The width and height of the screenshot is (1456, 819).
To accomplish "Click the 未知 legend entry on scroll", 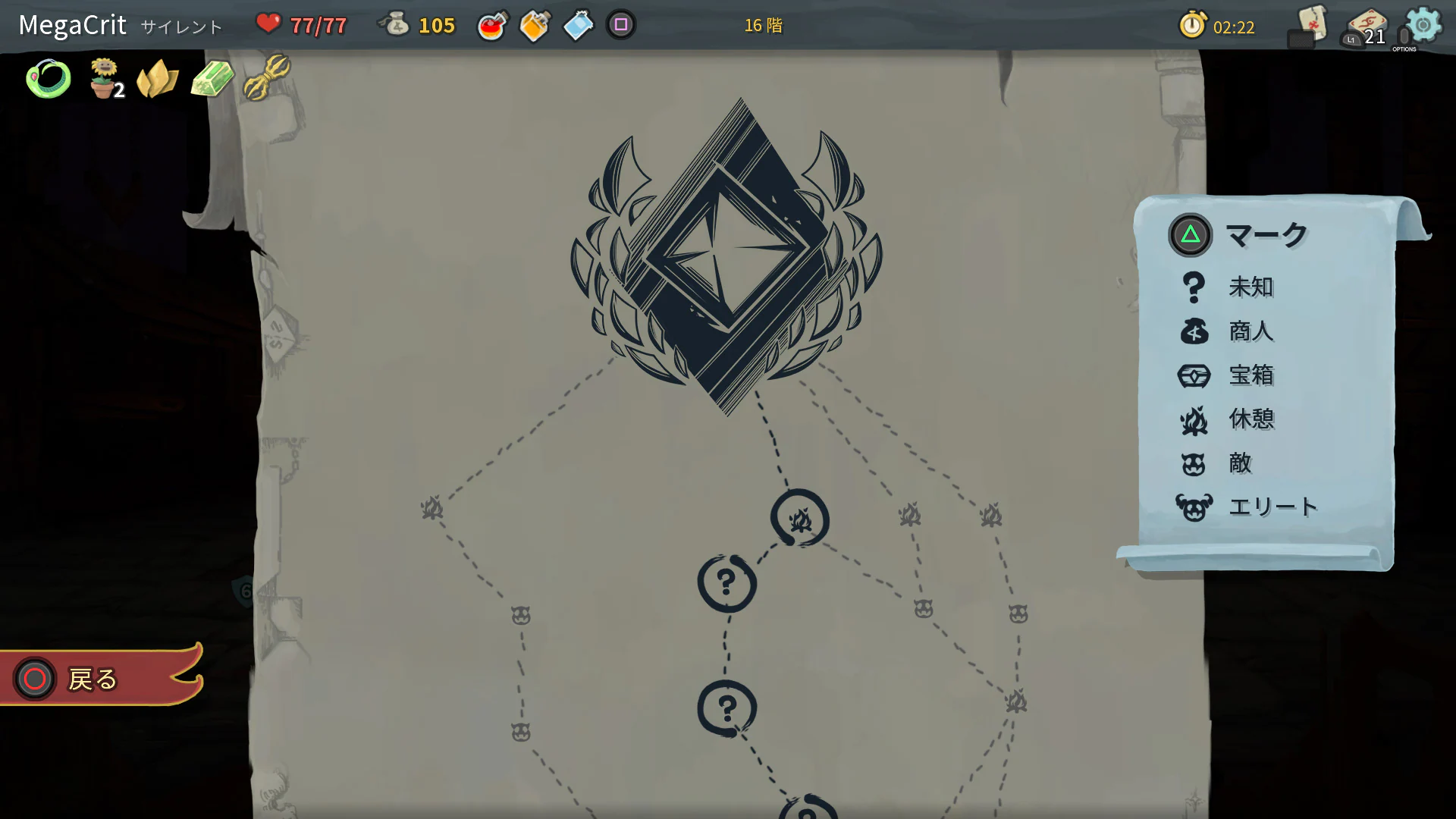I will click(x=1250, y=288).
